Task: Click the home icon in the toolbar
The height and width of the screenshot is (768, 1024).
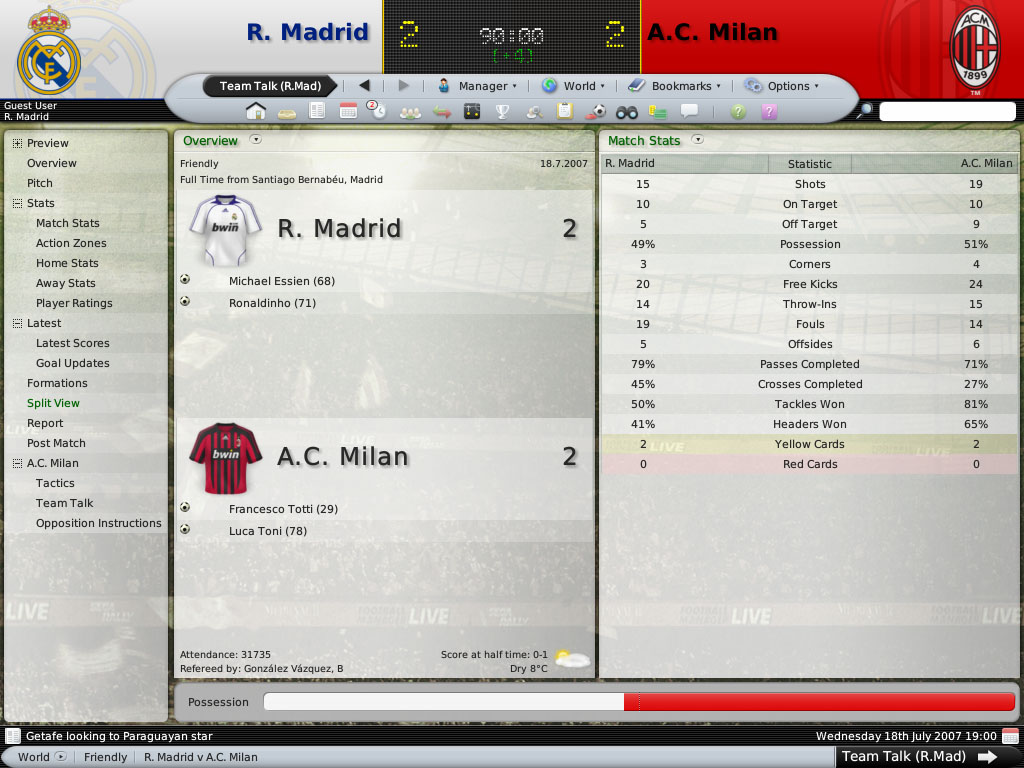Action: 256,111
